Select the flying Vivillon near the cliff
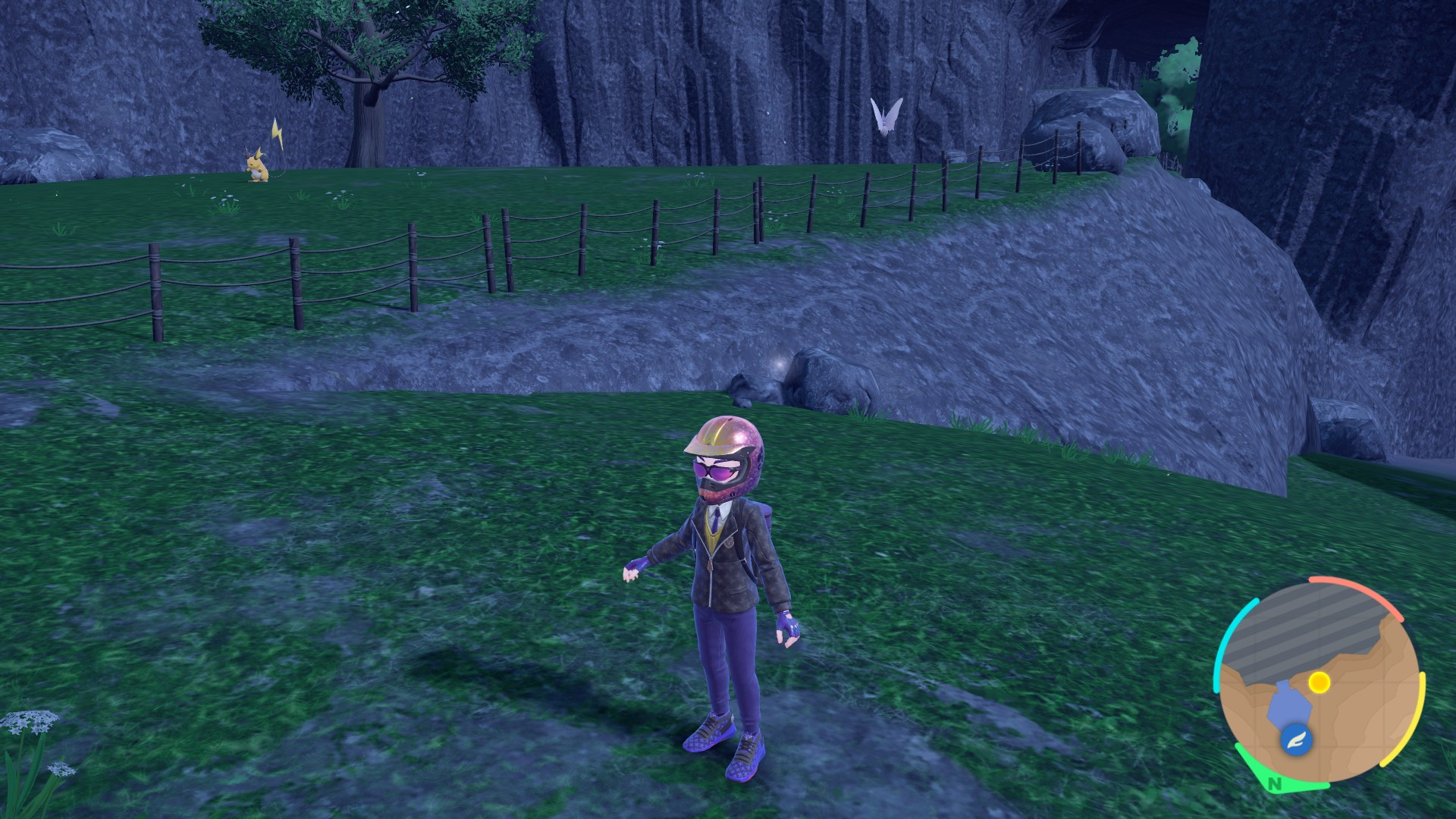 coord(886,114)
